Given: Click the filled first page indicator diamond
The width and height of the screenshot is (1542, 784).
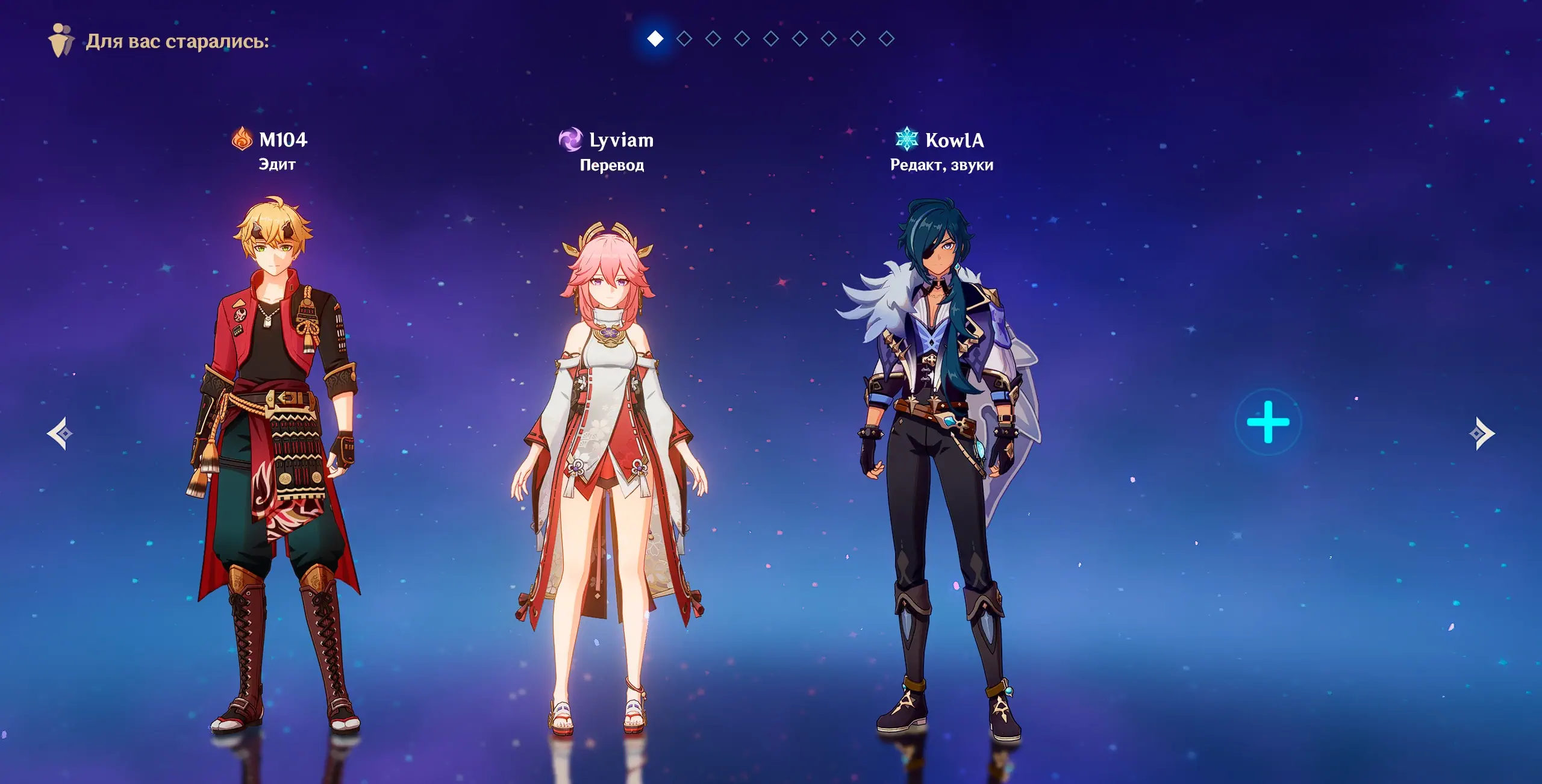Looking at the screenshot, I should click(655, 39).
